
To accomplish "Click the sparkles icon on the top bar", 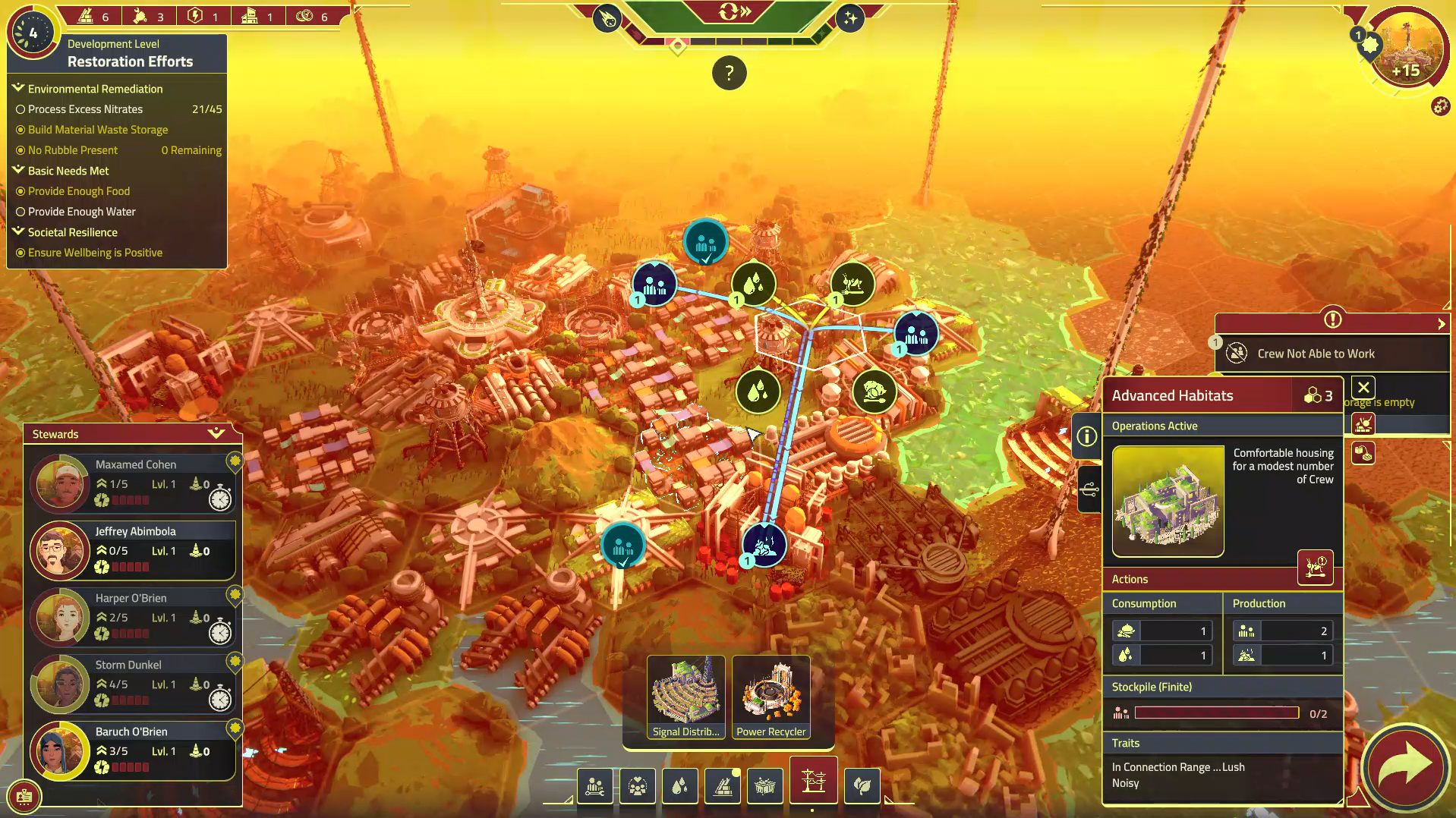I will tap(850, 18).
